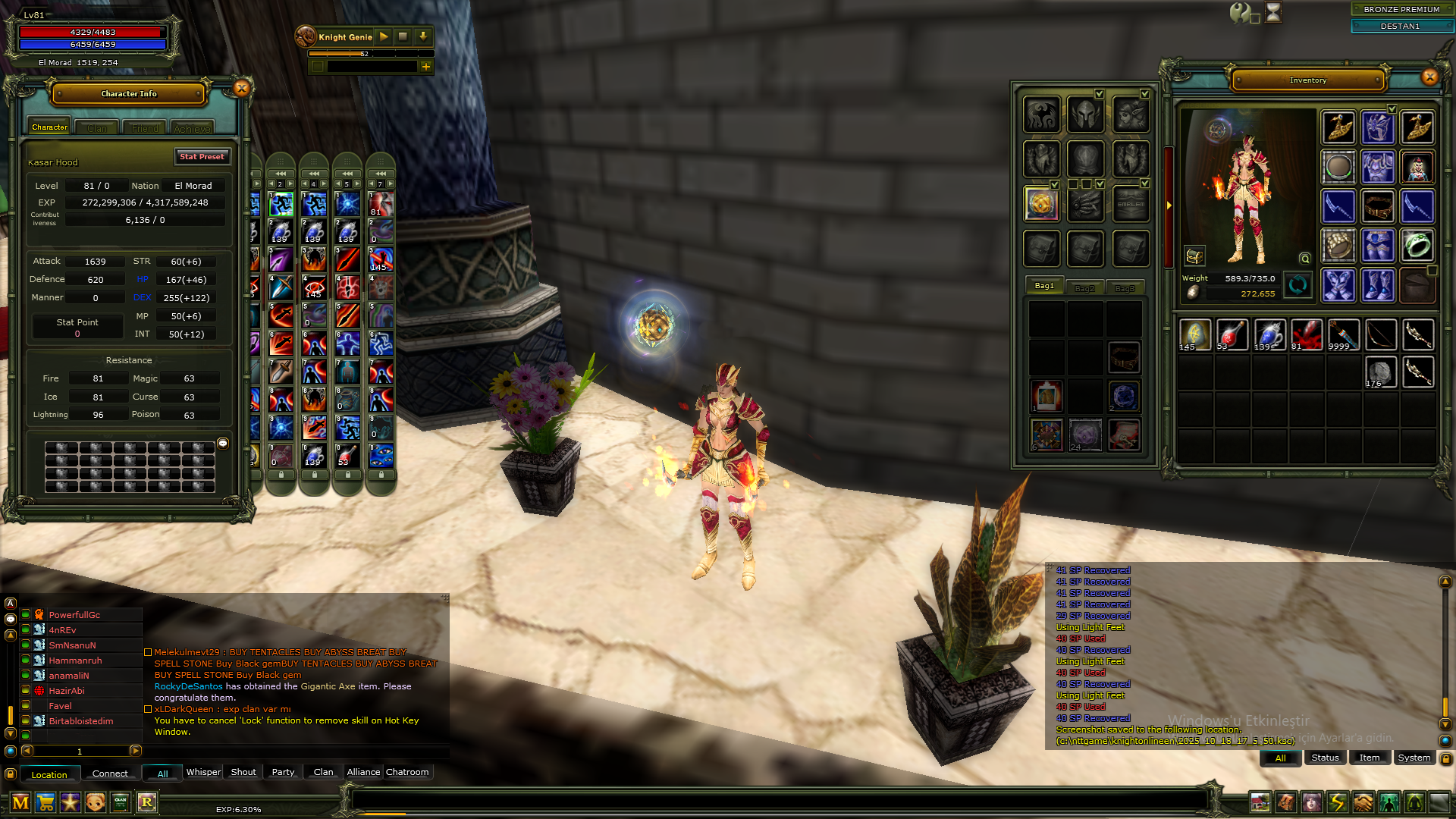Open the Achieve tab
This screenshot has width=1456, height=819.
pyautogui.click(x=192, y=128)
